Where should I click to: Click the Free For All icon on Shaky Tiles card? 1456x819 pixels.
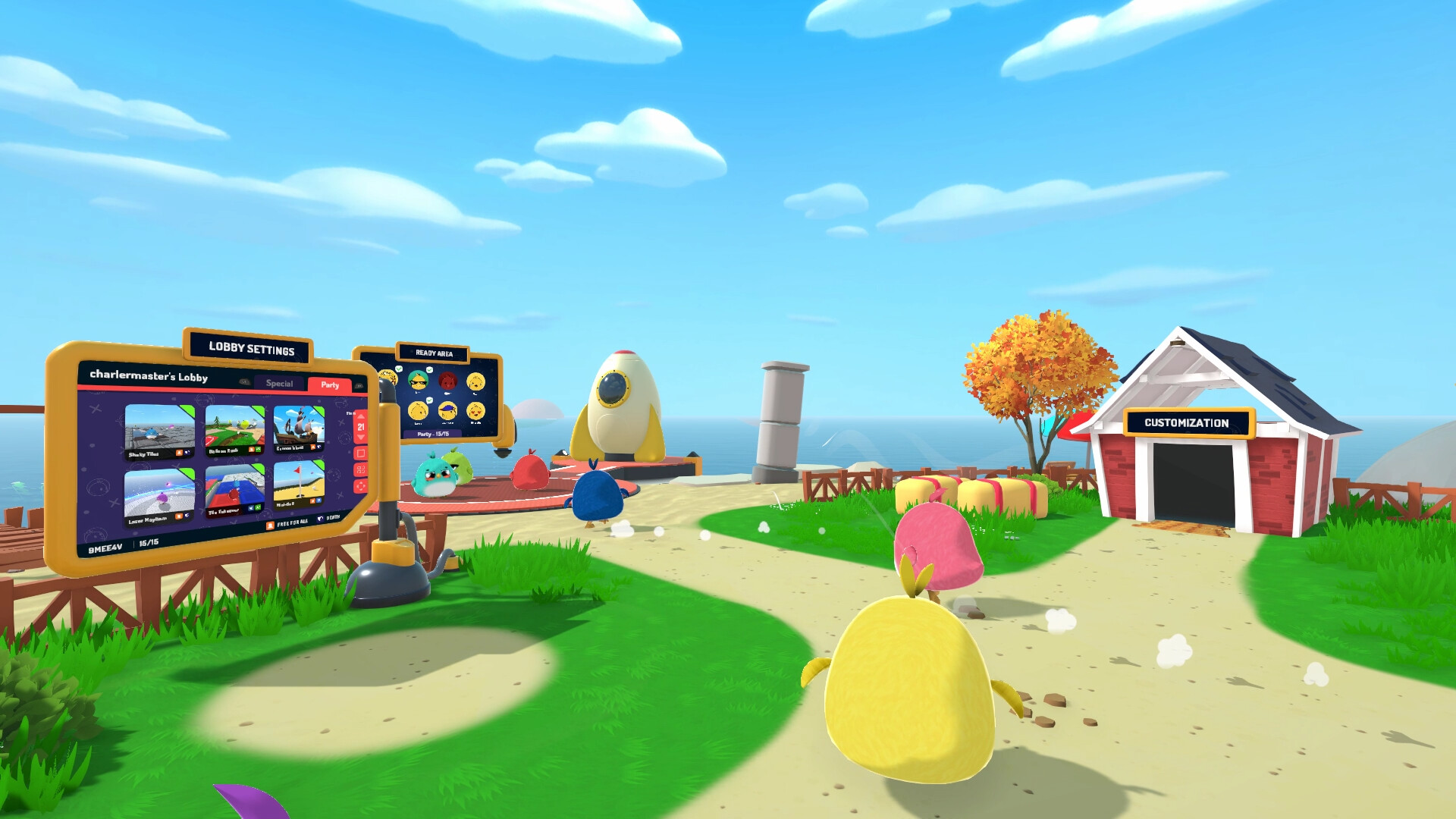click(x=179, y=453)
